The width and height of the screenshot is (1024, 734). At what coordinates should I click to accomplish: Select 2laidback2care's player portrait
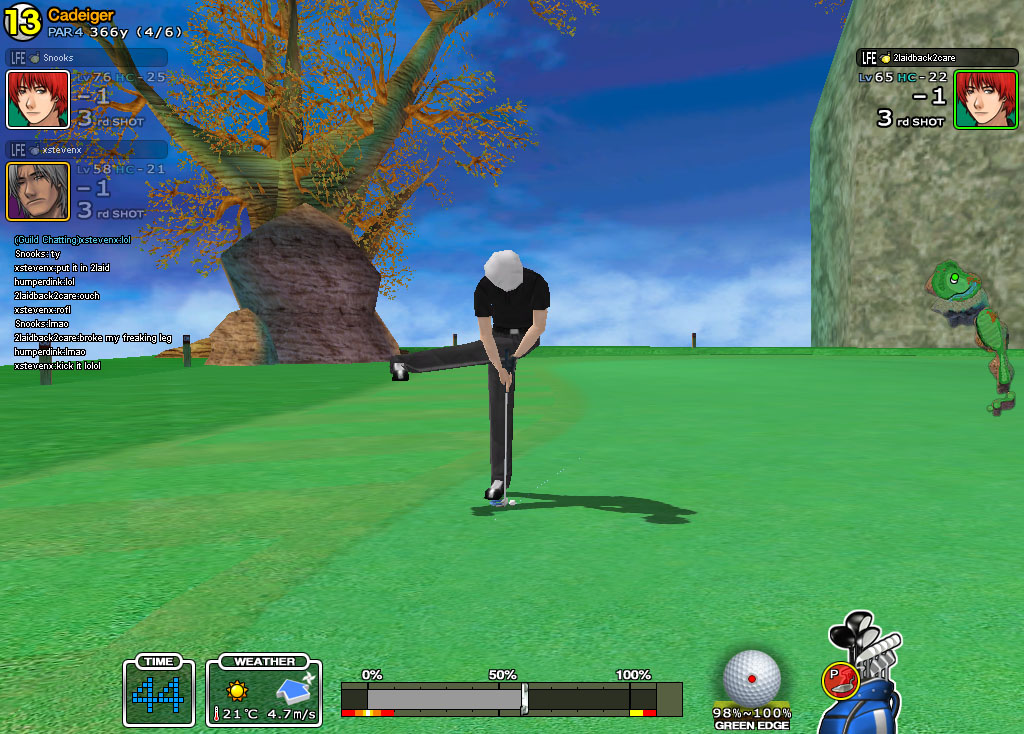985,99
